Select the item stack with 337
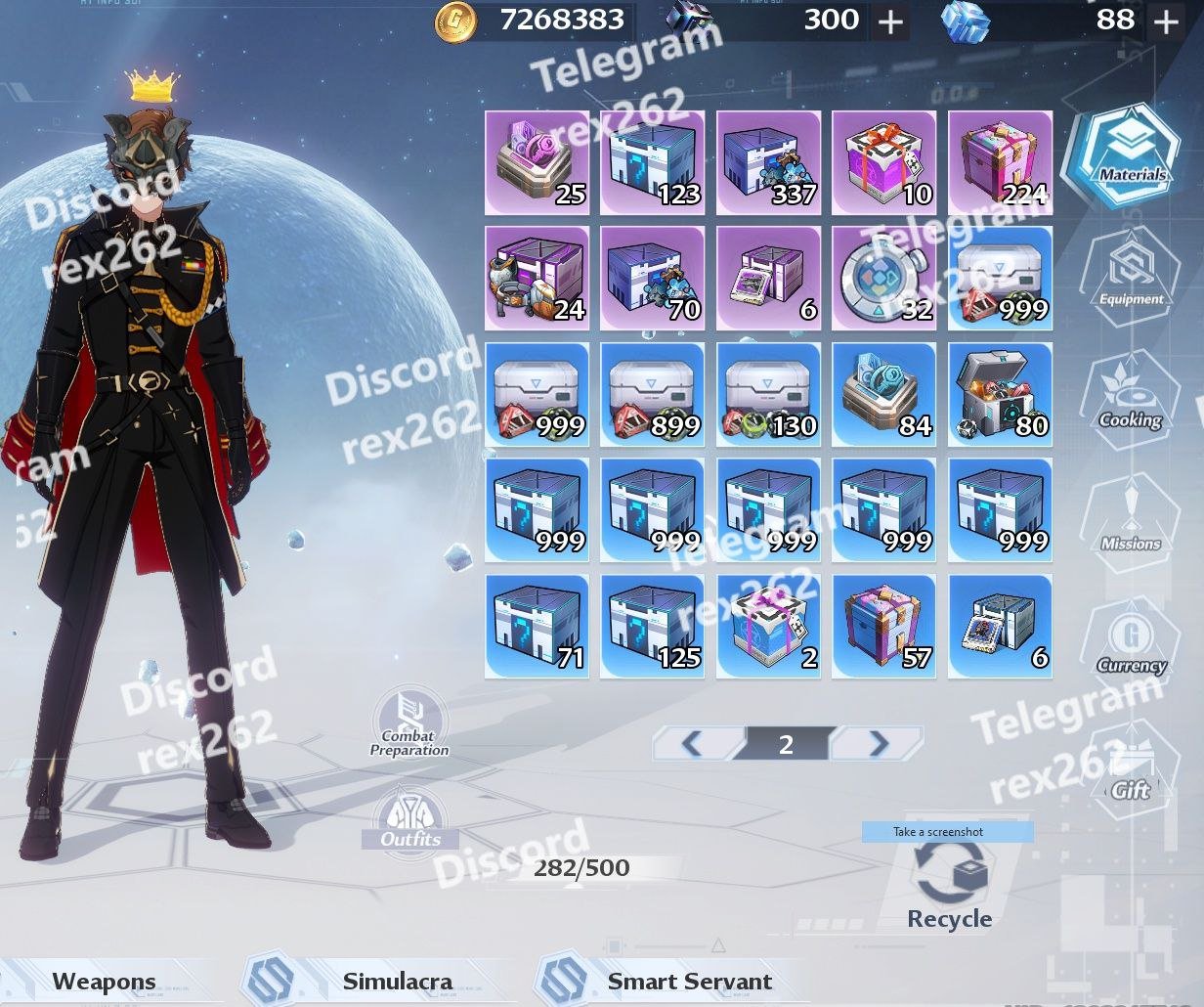This screenshot has height=1007, width=1204. [768, 162]
